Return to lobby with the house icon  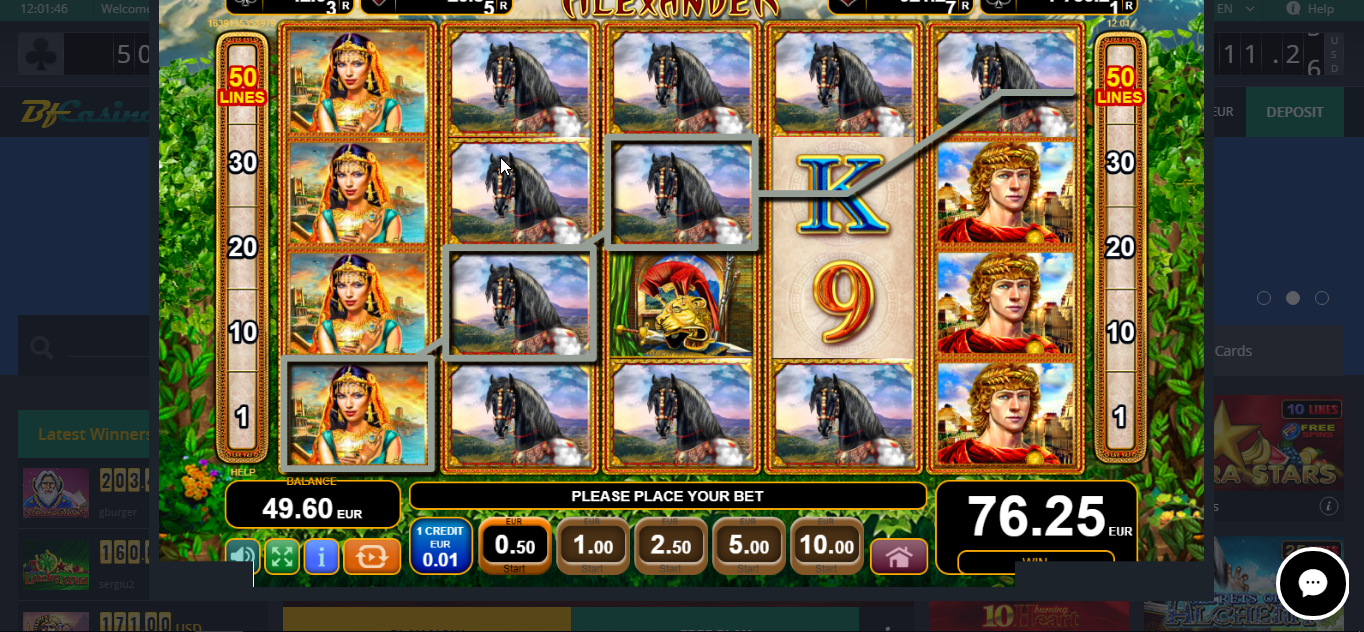[x=899, y=556]
